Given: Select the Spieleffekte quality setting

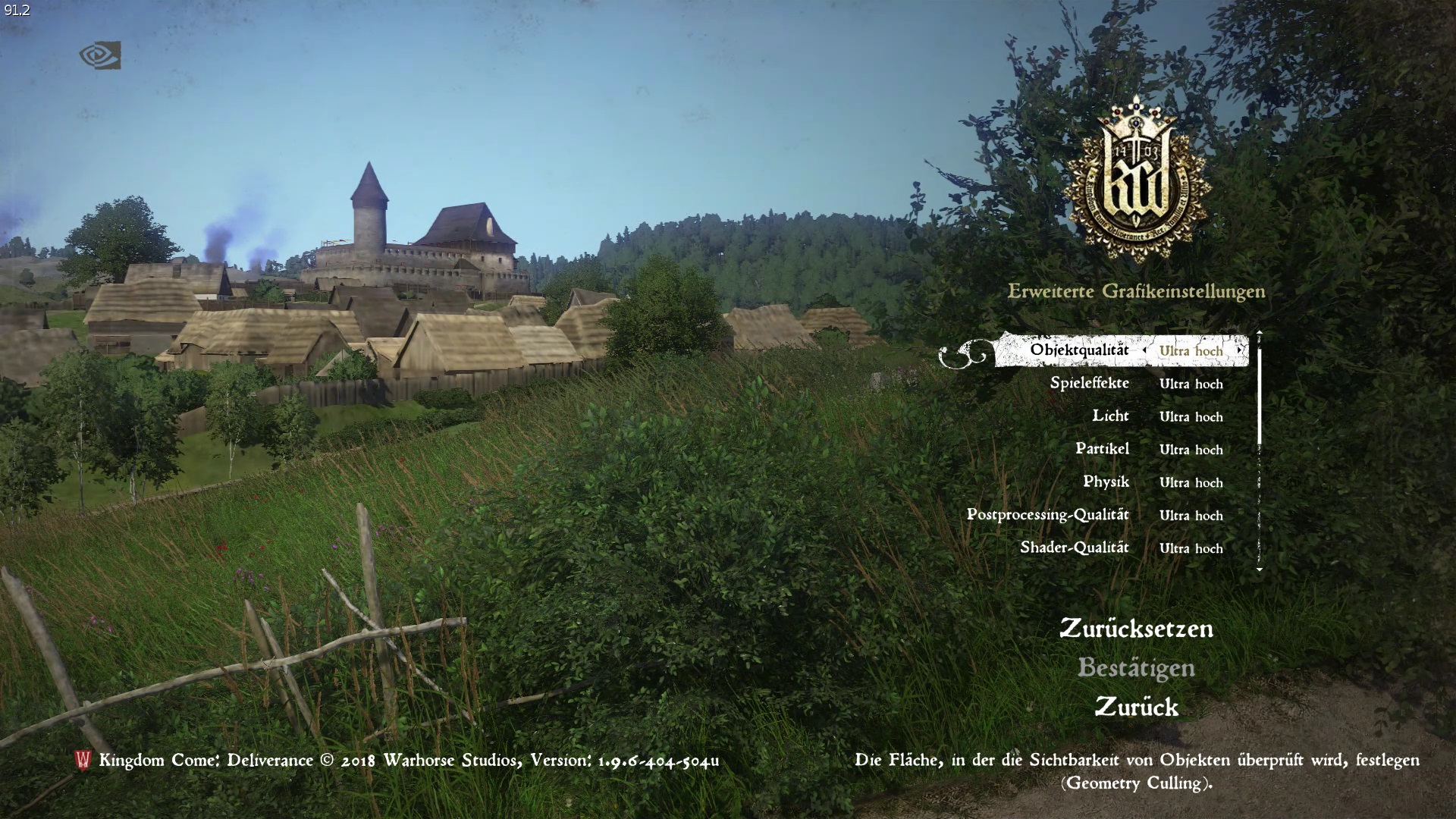Looking at the screenshot, I should tap(1090, 383).
